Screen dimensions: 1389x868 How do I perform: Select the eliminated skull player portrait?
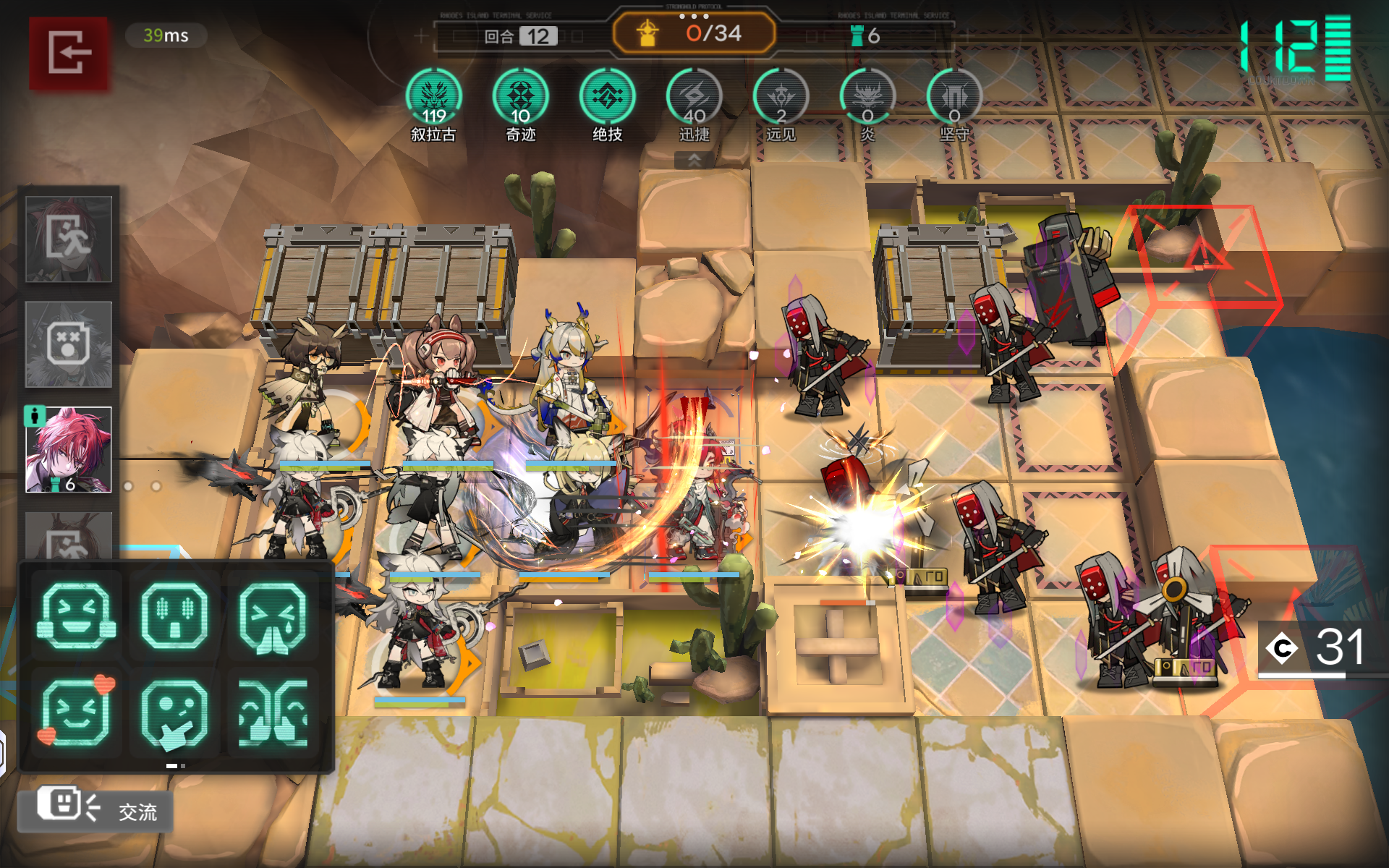point(69,344)
